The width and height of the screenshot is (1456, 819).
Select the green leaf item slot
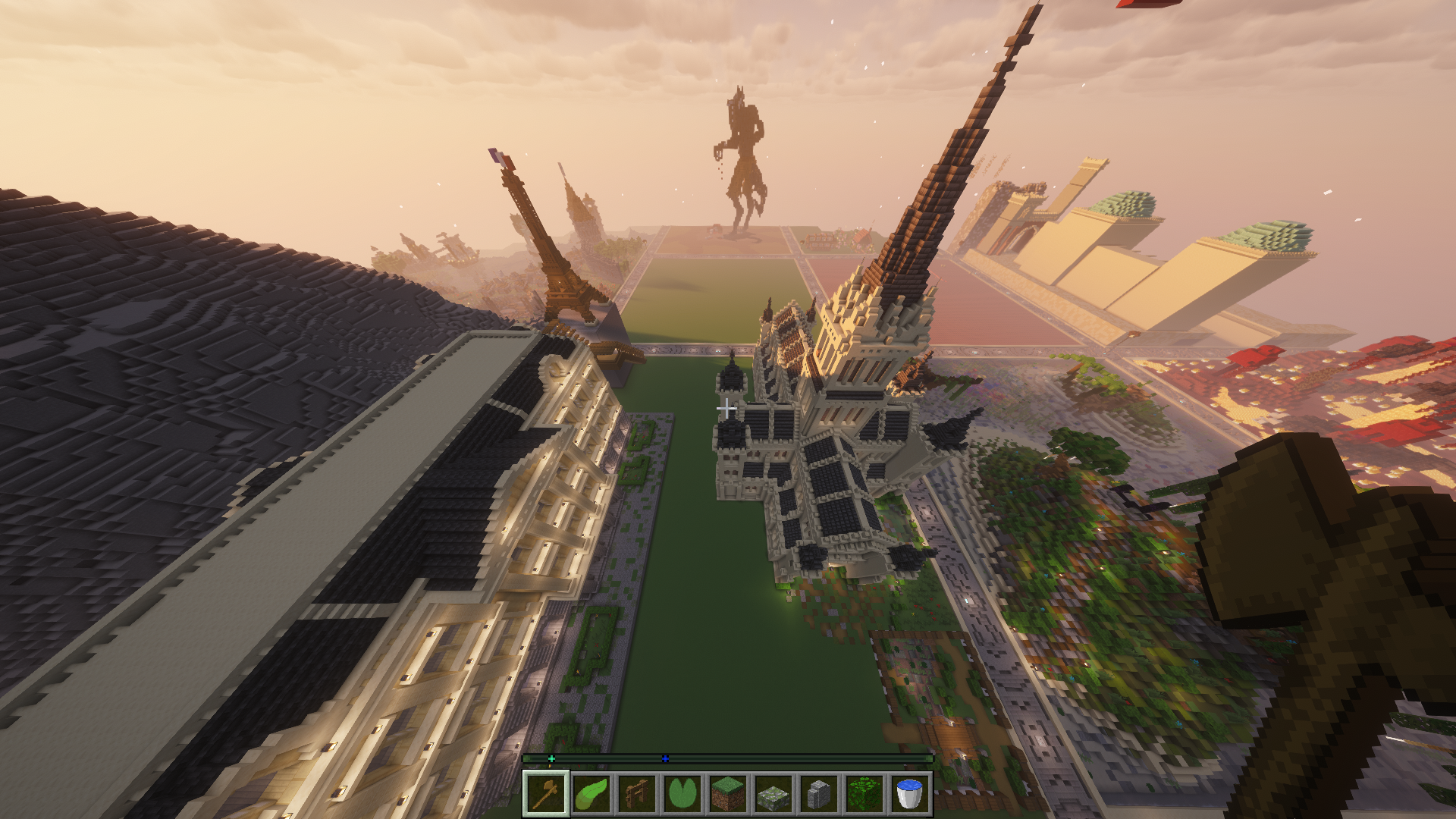(591, 794)
